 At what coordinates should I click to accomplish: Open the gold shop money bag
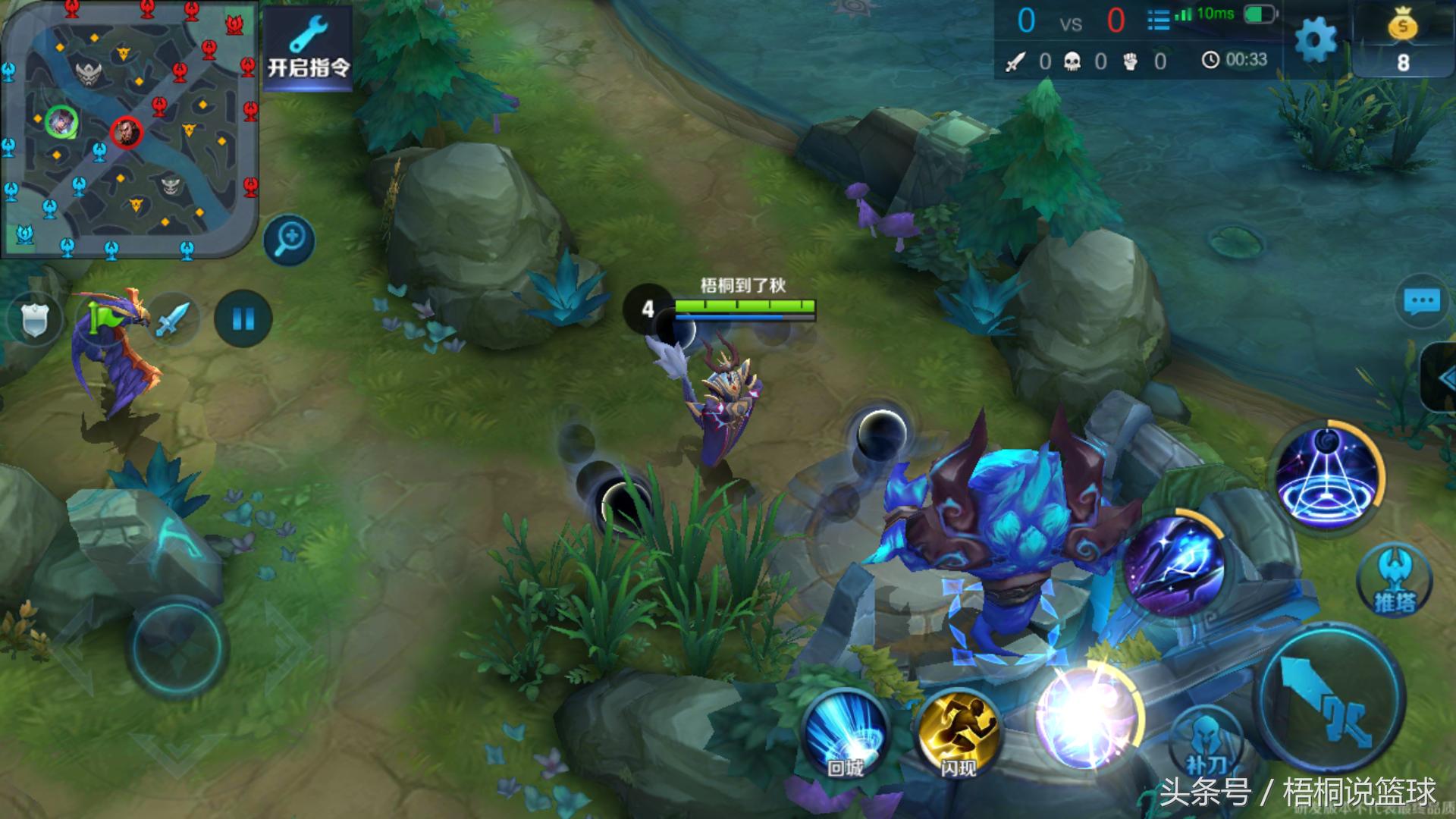click(1403, 39)
